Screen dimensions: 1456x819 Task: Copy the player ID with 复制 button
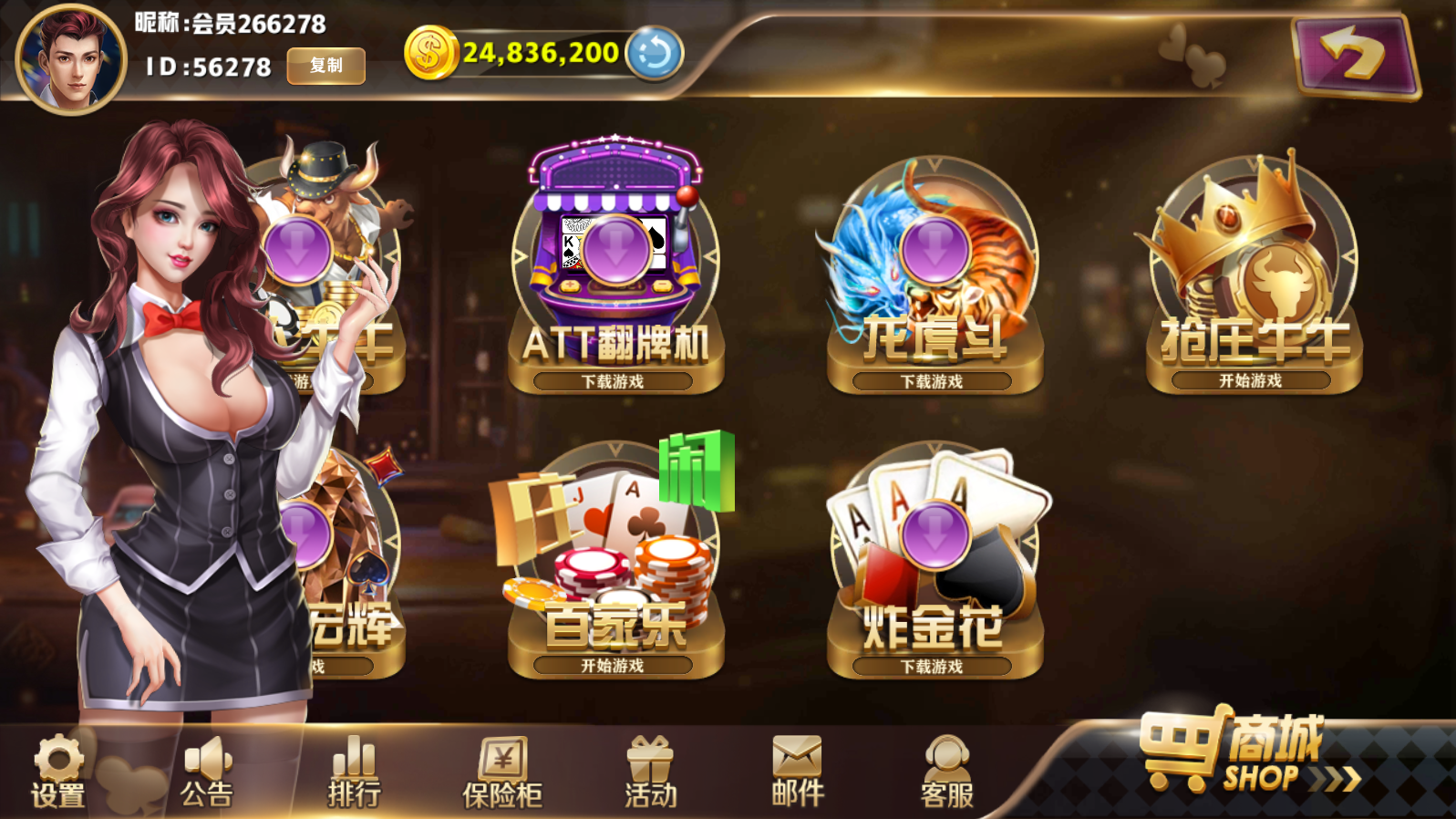(x=325, y=66)
